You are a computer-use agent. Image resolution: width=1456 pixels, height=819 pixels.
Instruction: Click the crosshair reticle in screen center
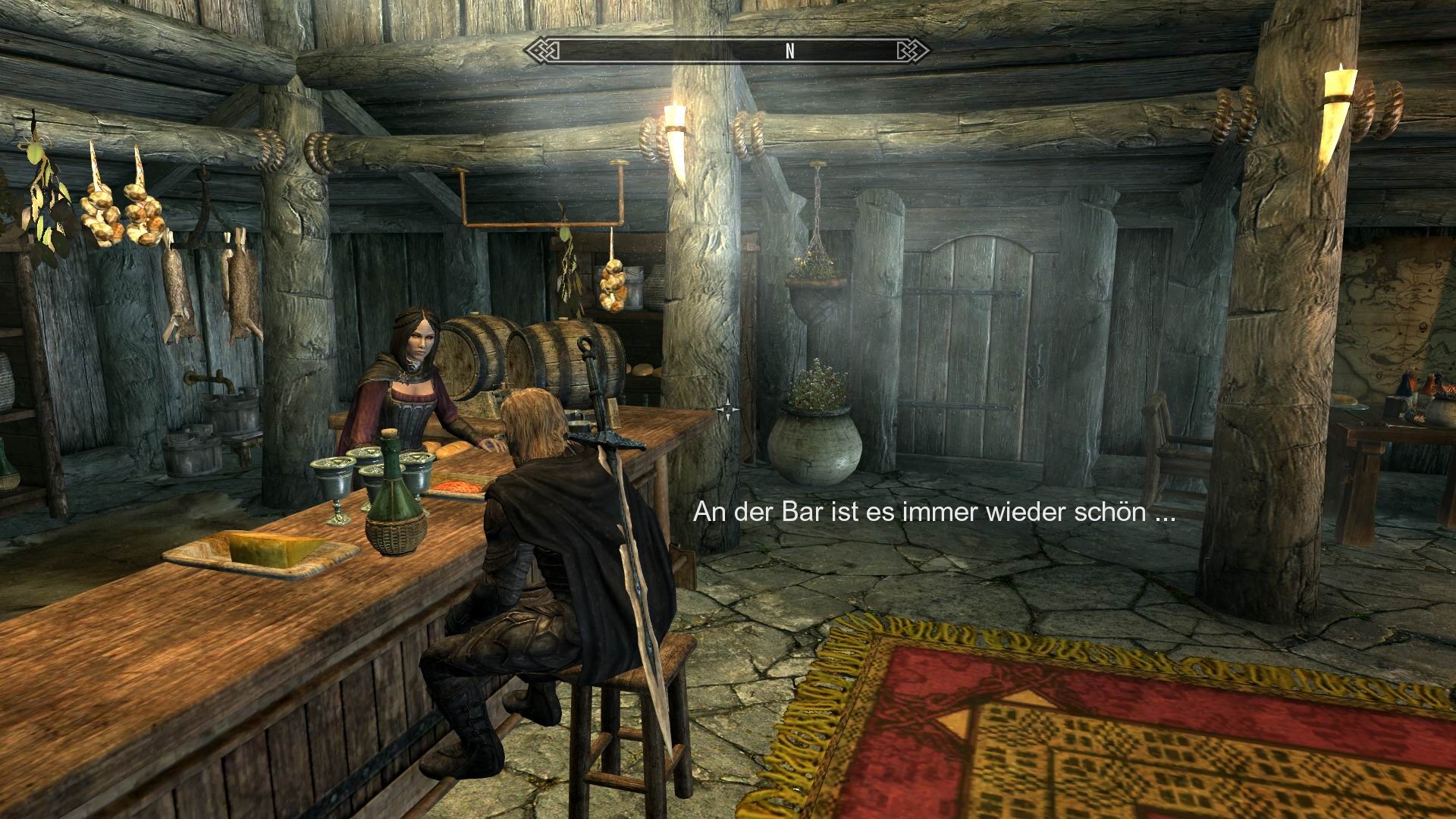(730, 407)
